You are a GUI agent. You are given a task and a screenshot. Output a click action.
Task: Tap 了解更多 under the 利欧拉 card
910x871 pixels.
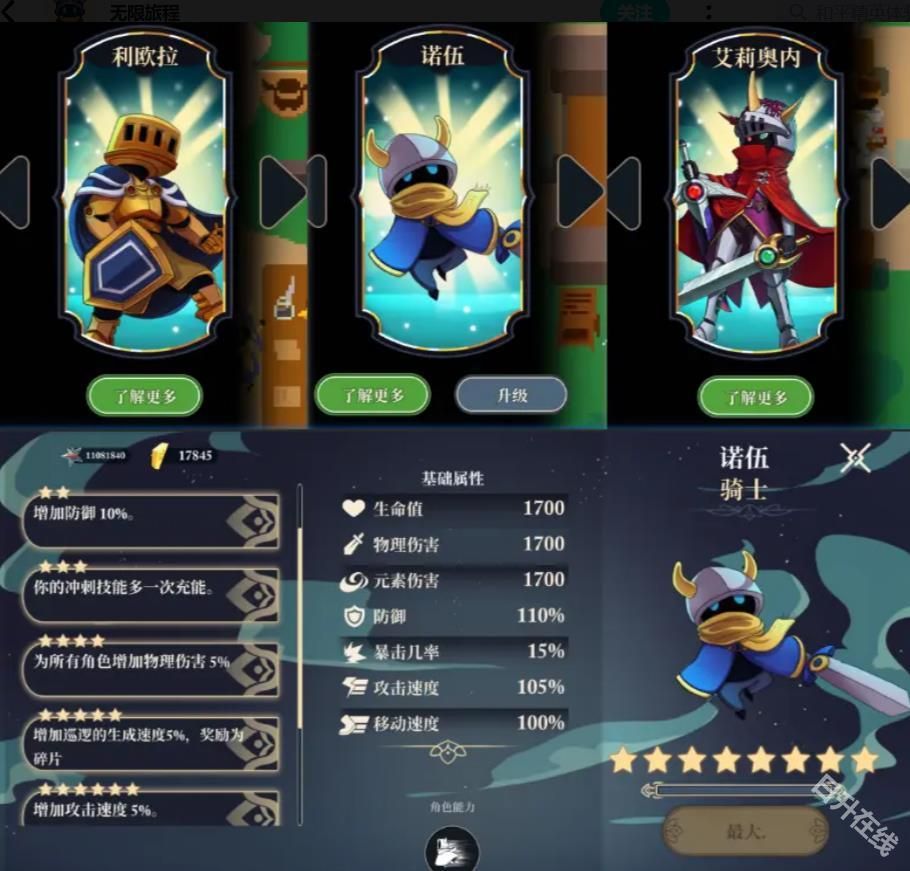(144, 396)
